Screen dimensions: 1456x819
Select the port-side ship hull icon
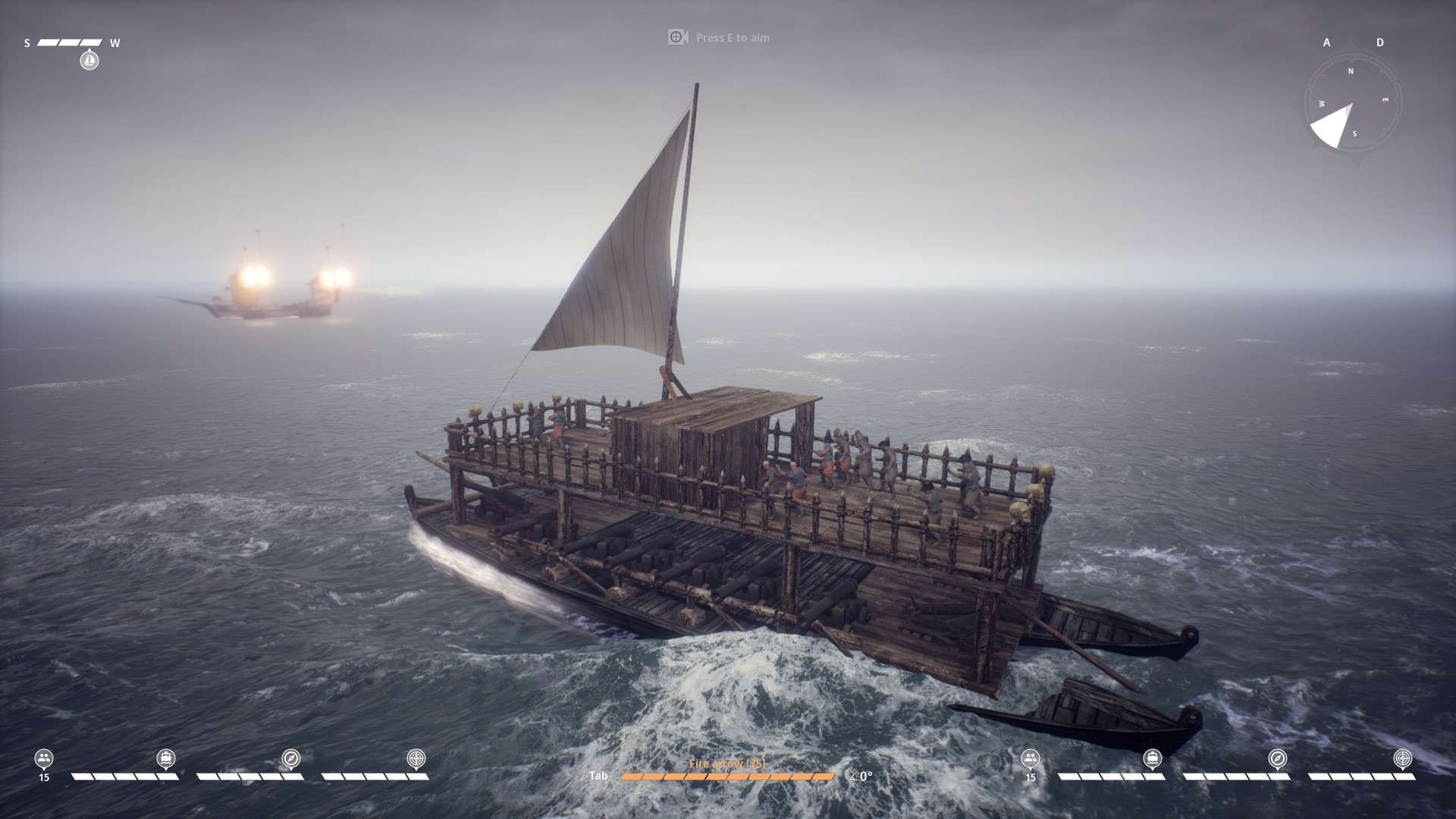tap(166, 758)
